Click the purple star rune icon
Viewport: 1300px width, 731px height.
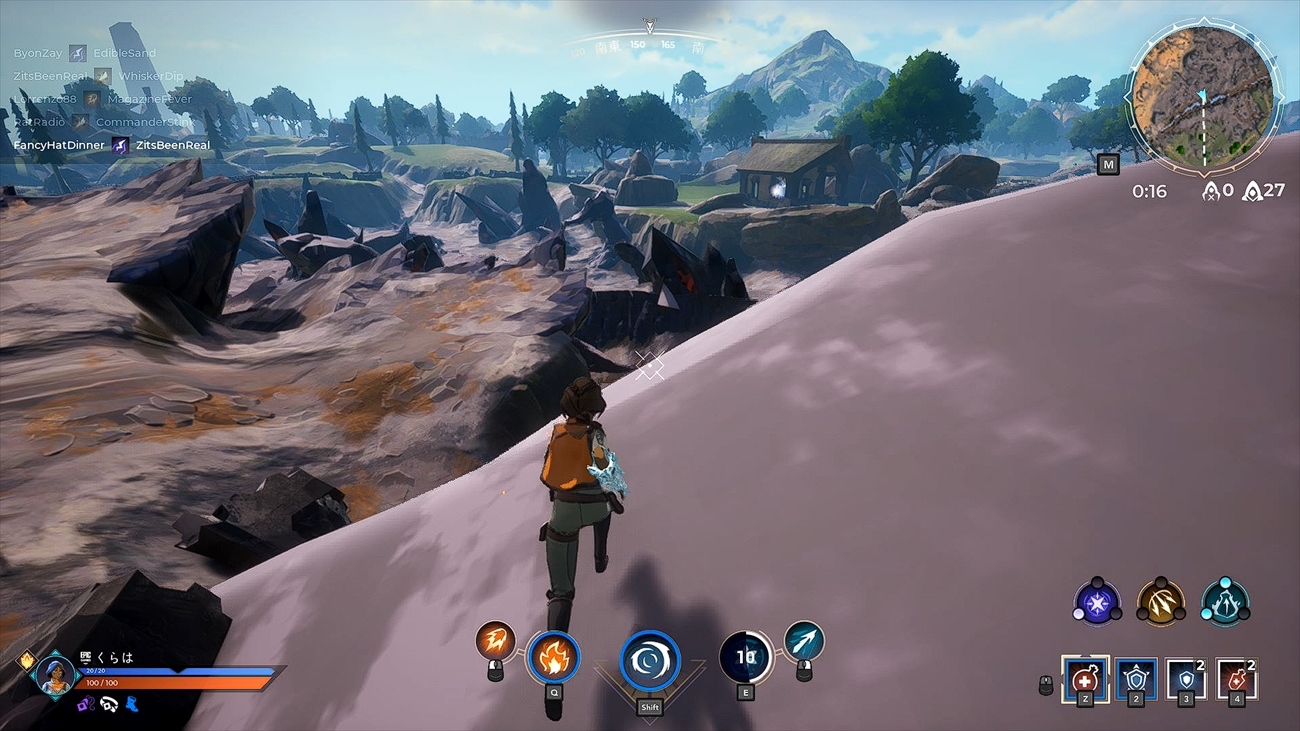coord(1096,601)
